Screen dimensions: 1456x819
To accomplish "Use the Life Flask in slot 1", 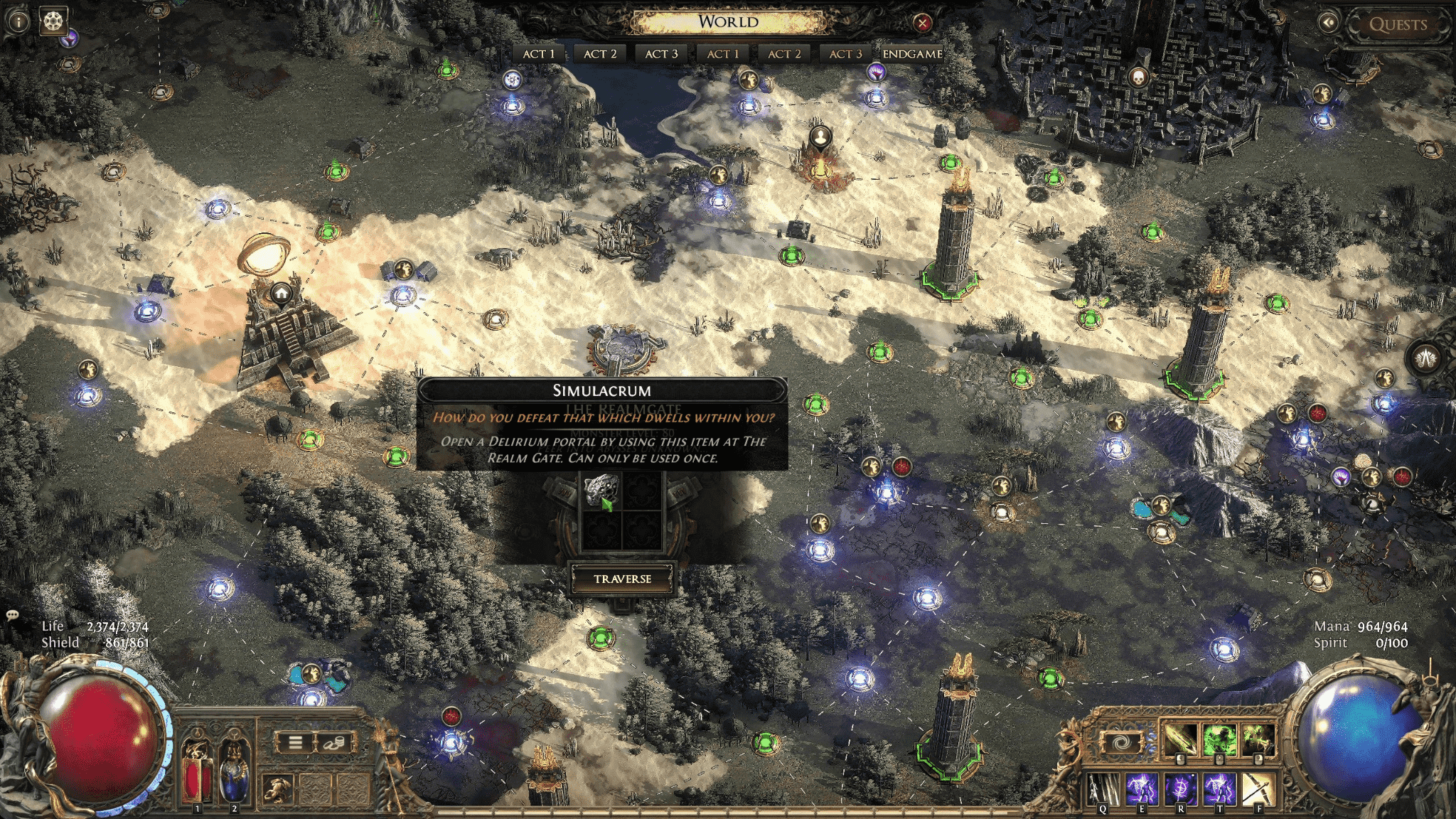I will click(x=197, y=780).
